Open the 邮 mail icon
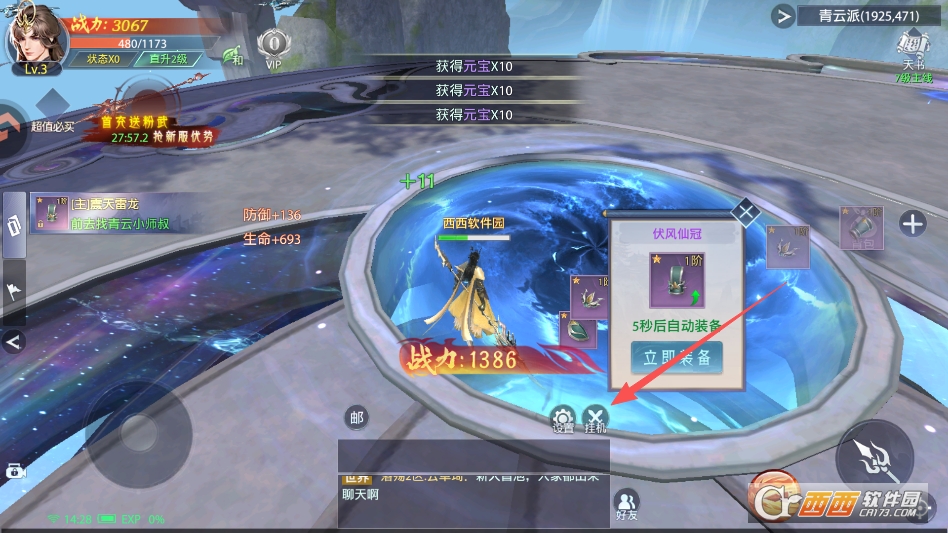 tap(356, 418)
